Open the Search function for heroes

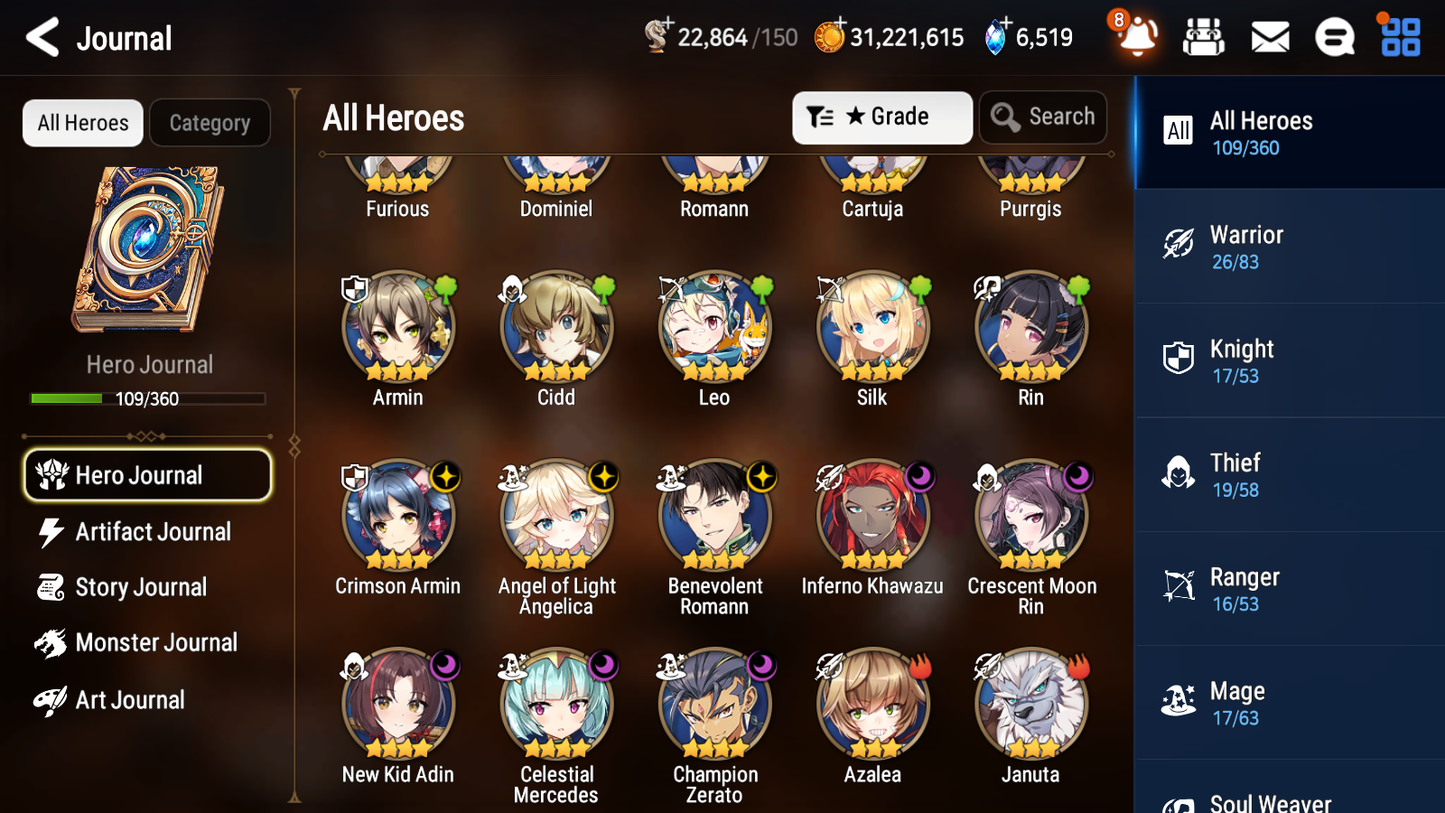coord(1043,117)
